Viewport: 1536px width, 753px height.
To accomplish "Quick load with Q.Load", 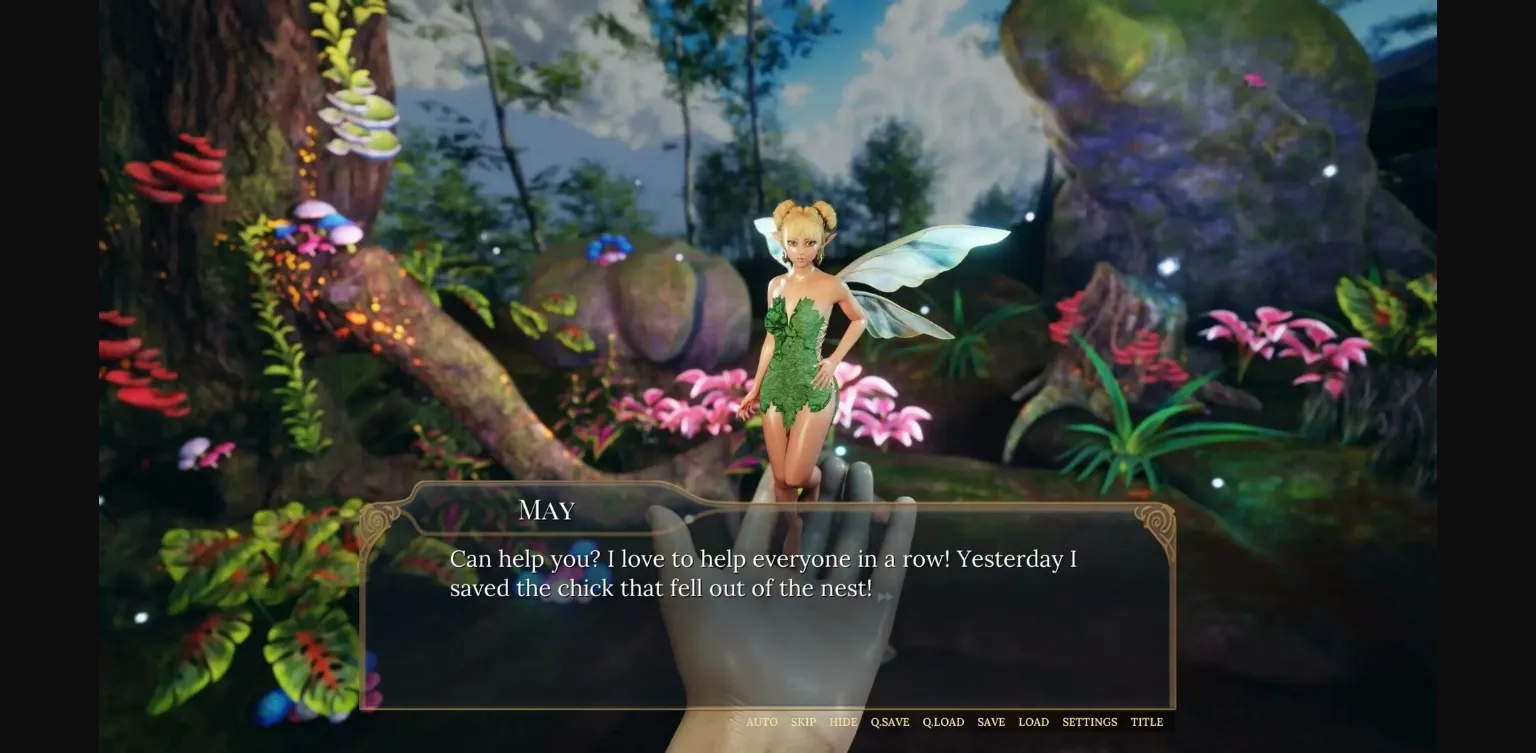I will click(943, 722).
